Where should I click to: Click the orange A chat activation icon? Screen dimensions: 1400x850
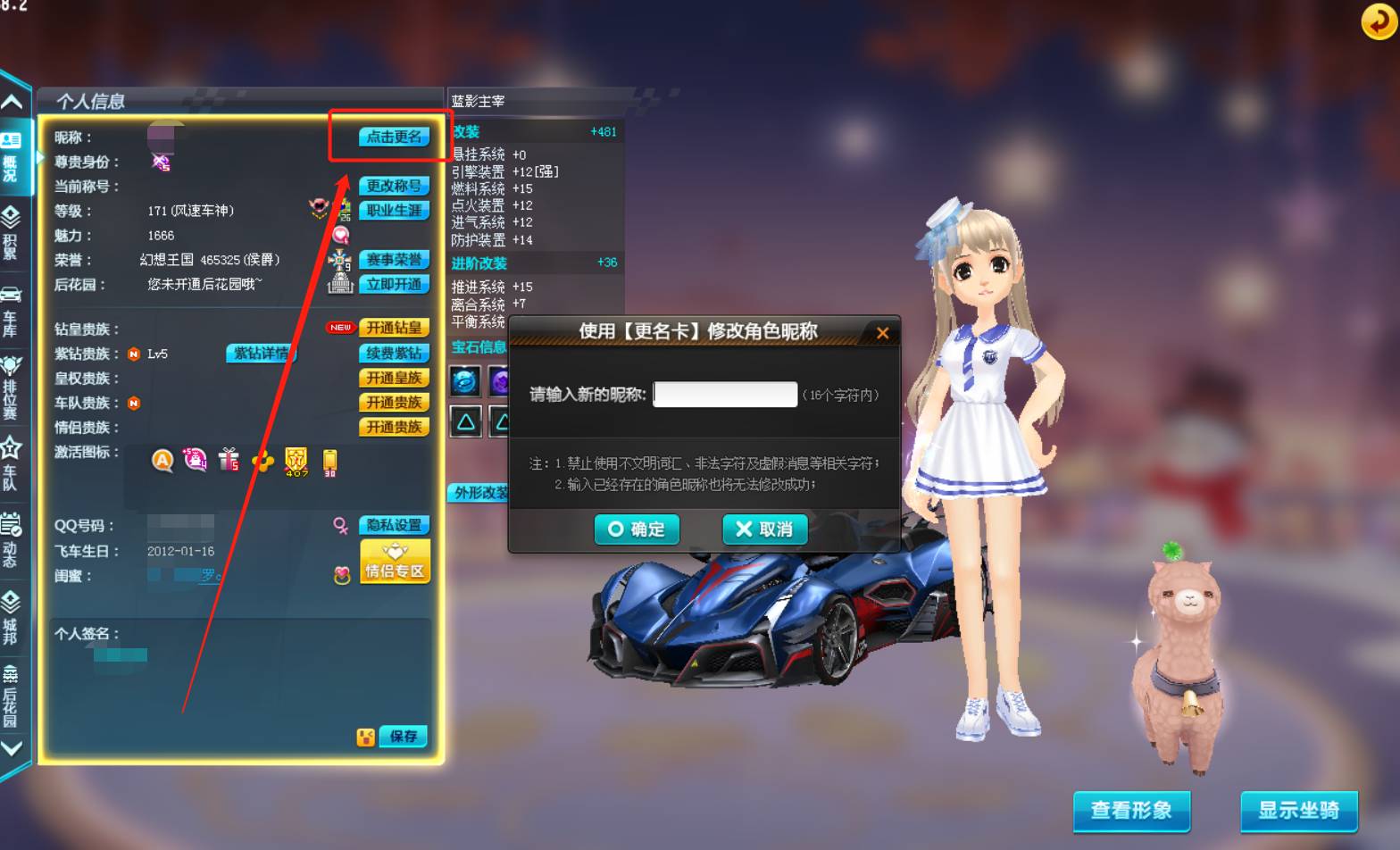(x=164, y=460)
